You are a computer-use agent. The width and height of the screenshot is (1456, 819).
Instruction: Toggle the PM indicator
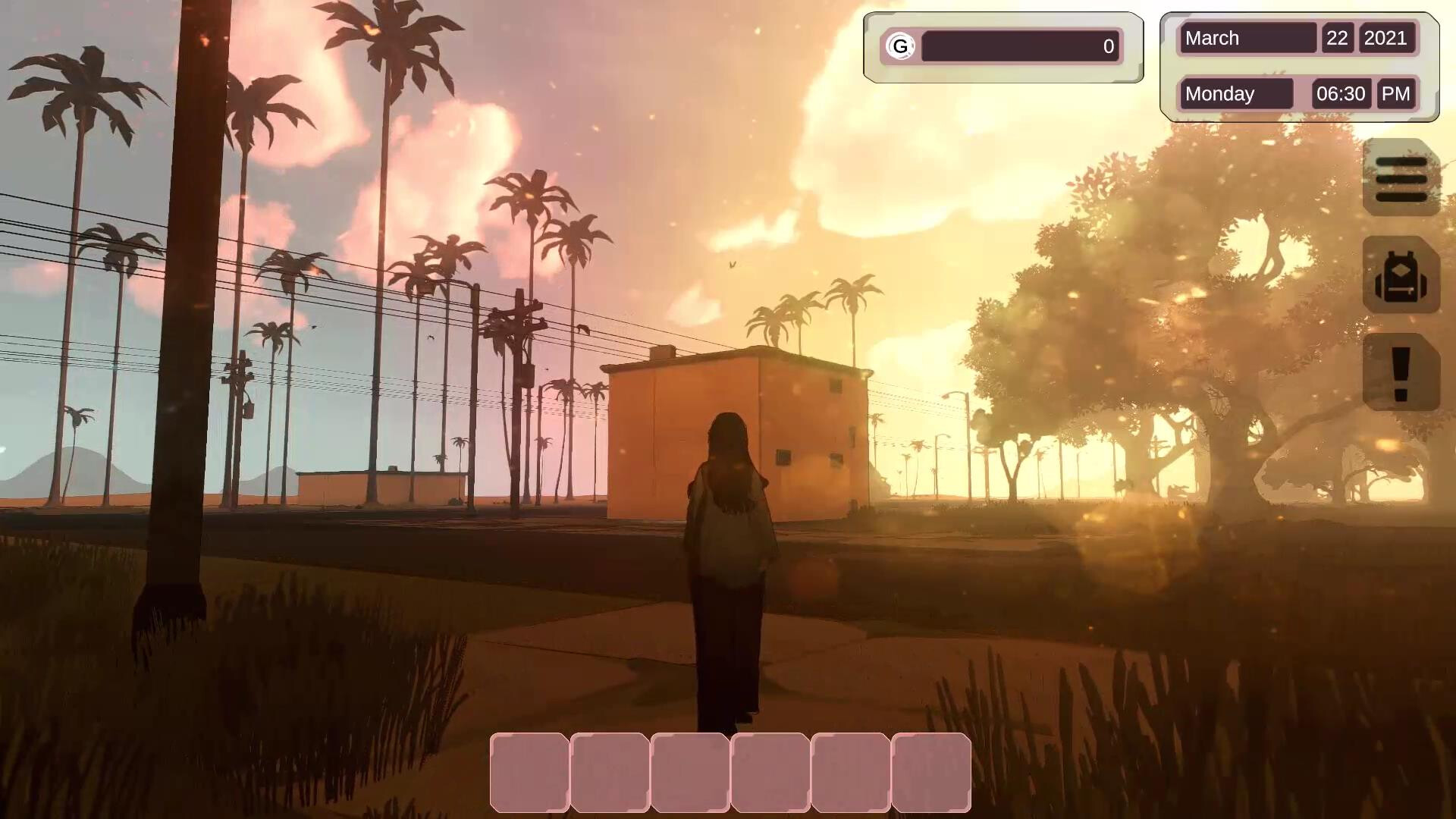(x=1395, y=93)
